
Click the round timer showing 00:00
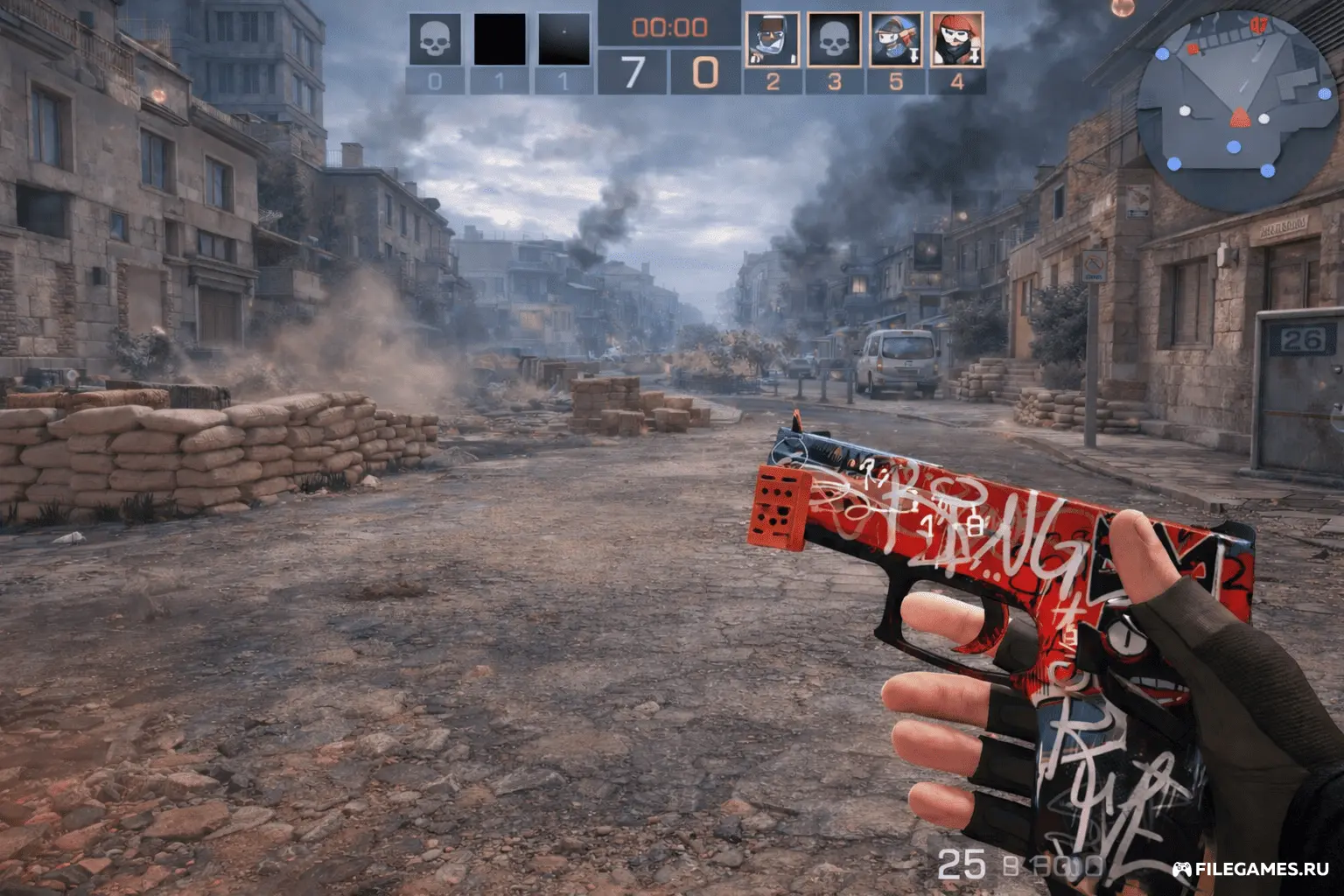tap(669, 26)
